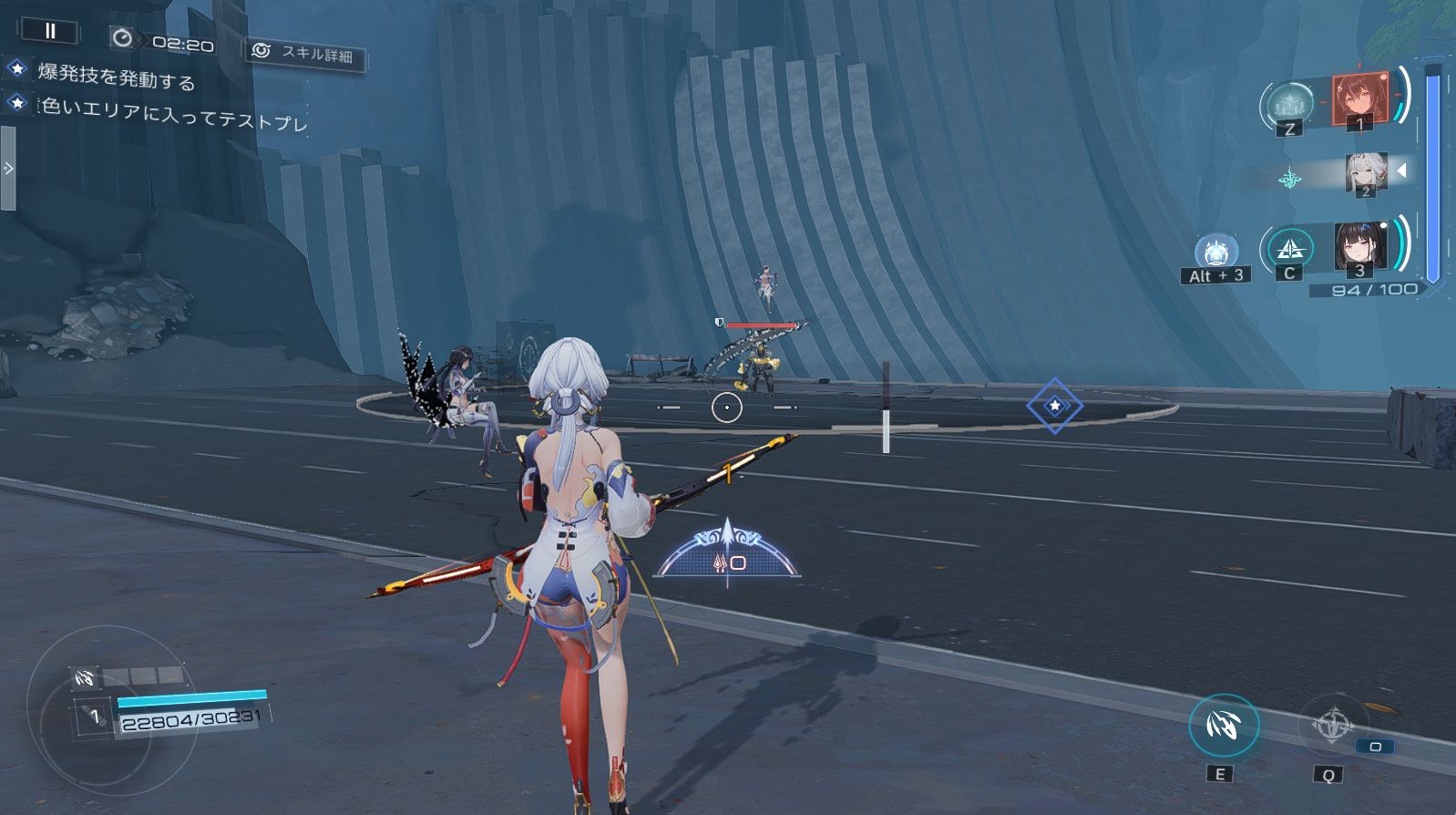Switch to the brown-haired character in slot 1
This screenshot has height=815, width=1456.
(1359, 98)
